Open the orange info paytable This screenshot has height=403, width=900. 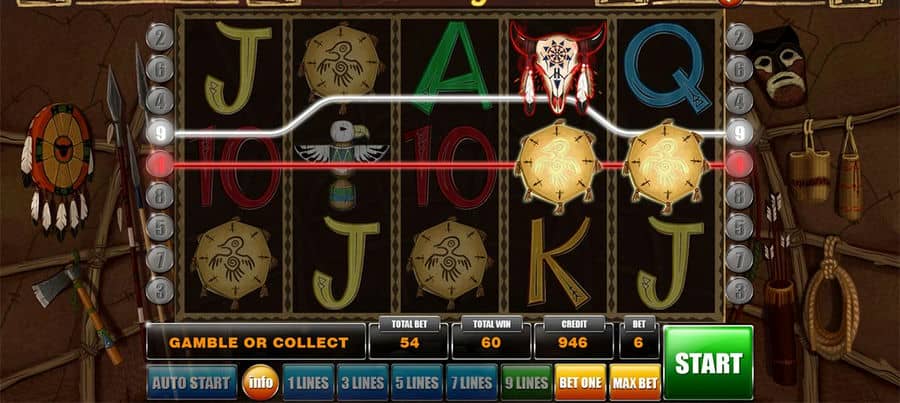[260, 382]
